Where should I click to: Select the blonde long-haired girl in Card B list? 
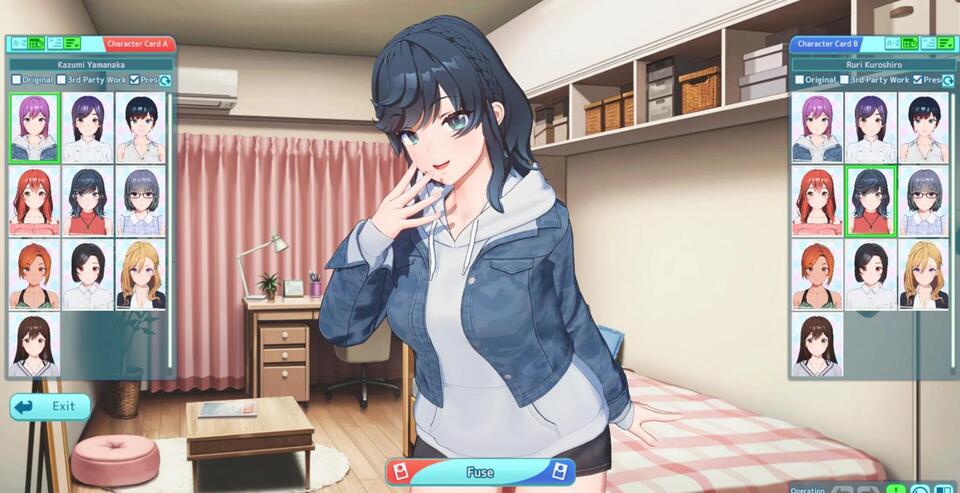(x=924, y=273)
